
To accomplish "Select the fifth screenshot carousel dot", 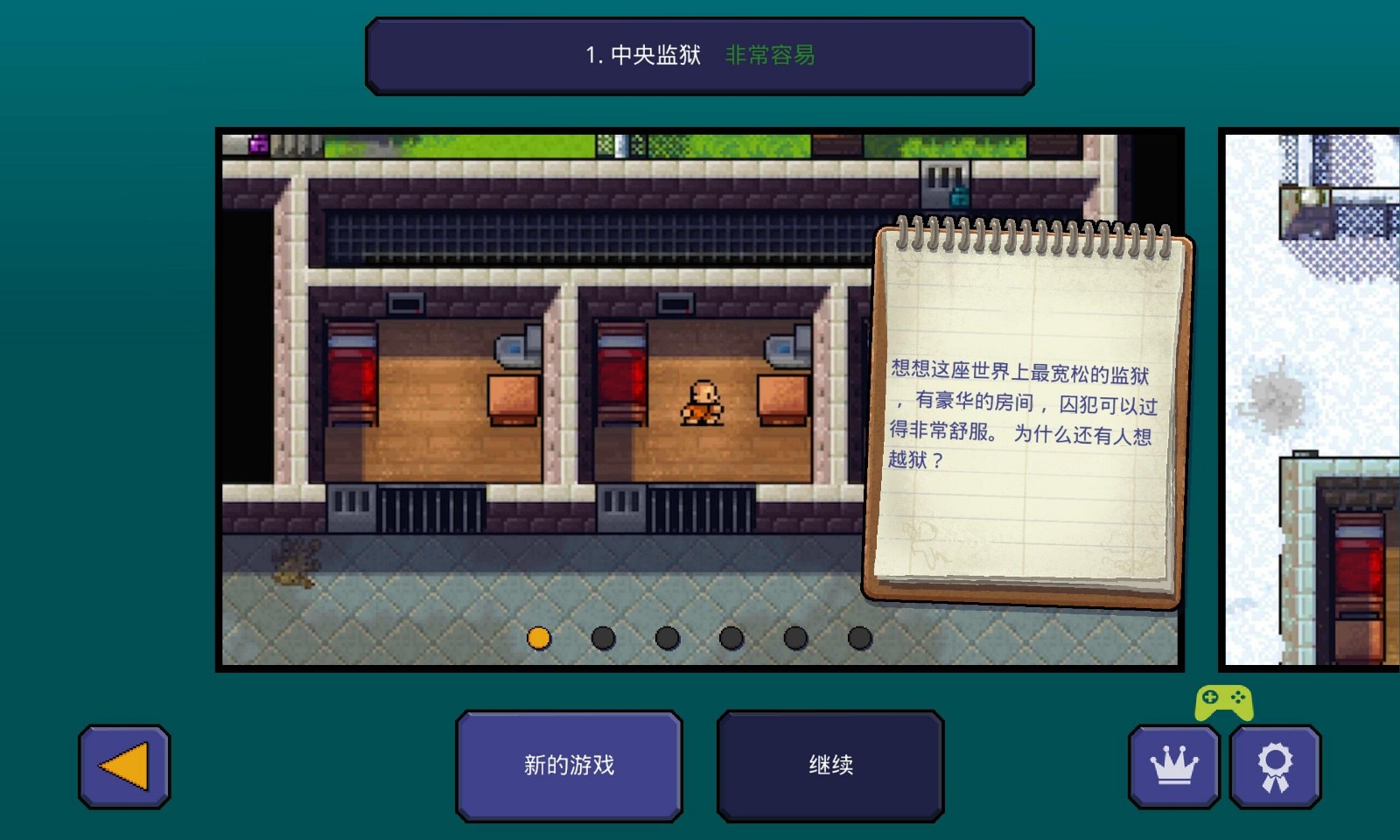I will [794, 639].
